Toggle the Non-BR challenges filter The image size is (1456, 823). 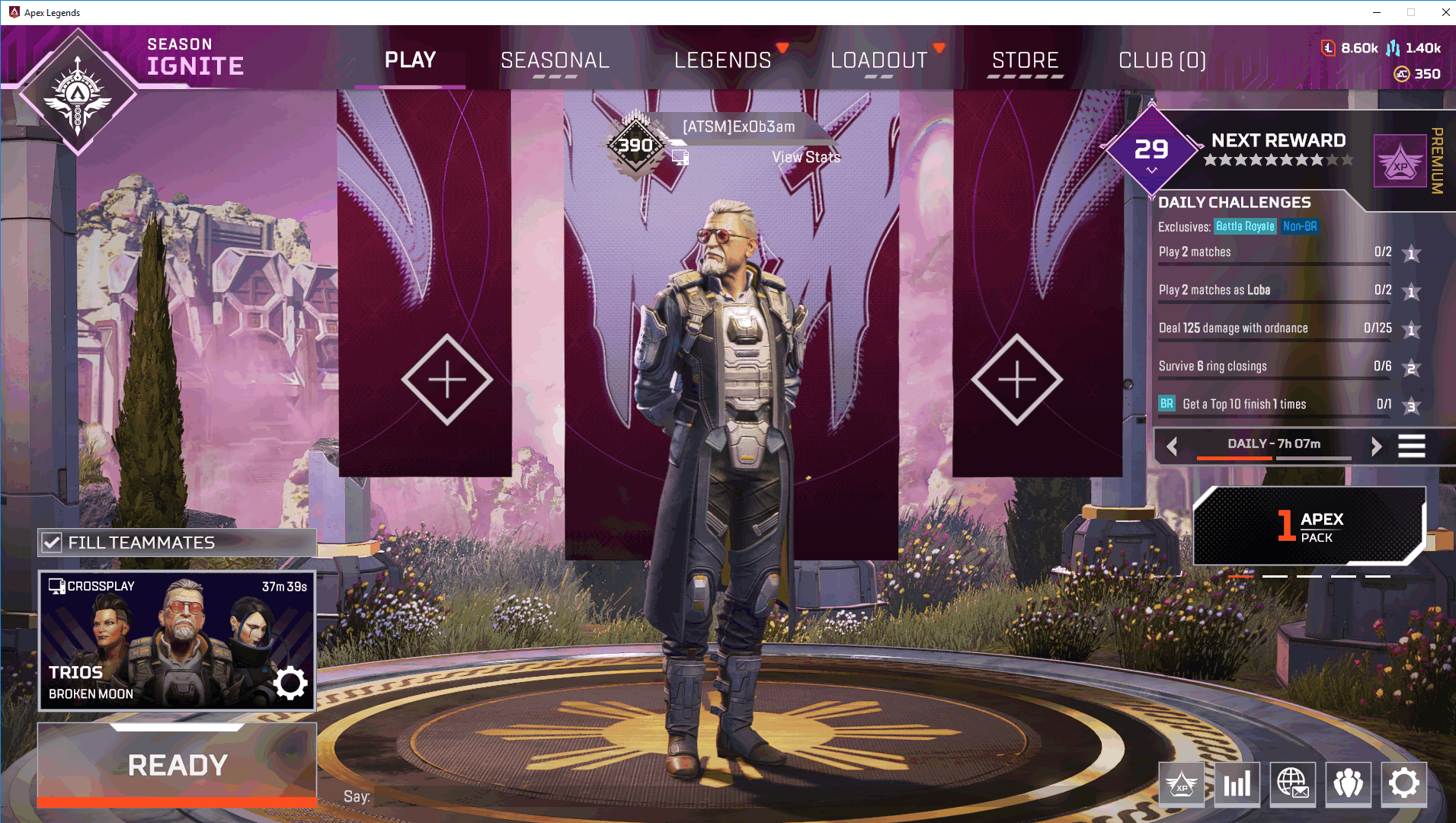click(x=1301, y=226)
